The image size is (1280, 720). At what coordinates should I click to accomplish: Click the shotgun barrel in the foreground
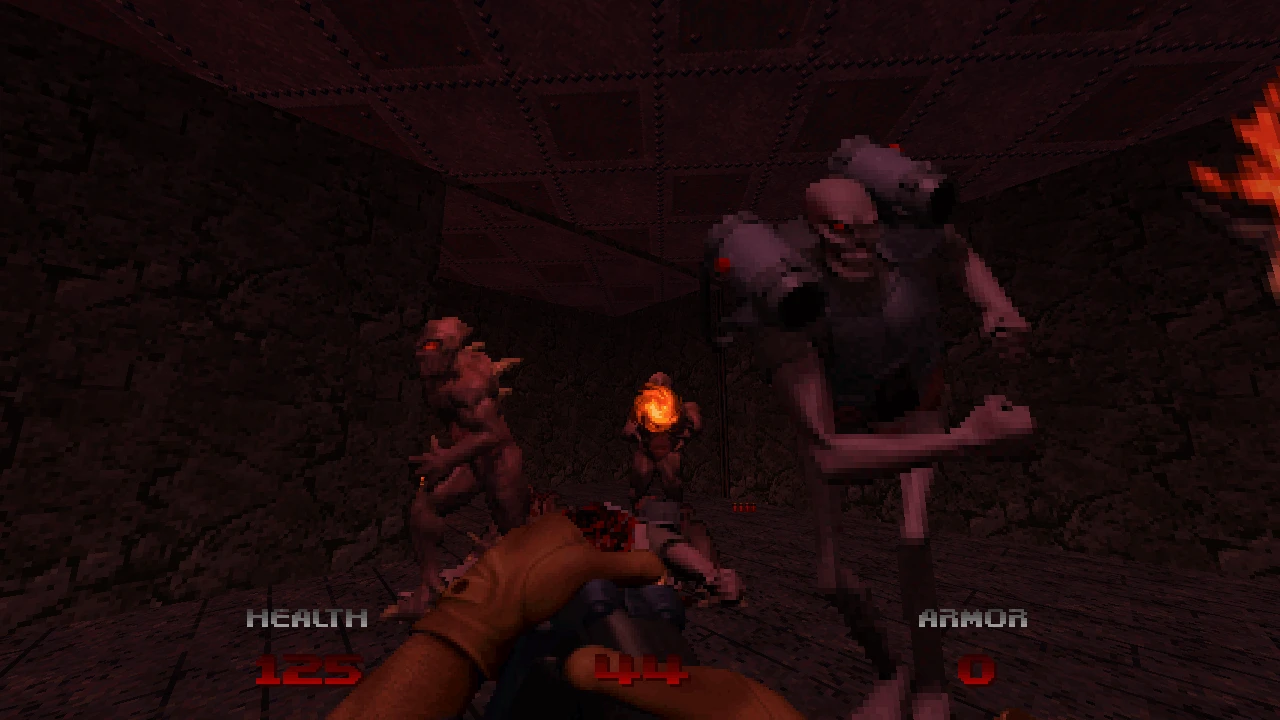tap(630, 600)
